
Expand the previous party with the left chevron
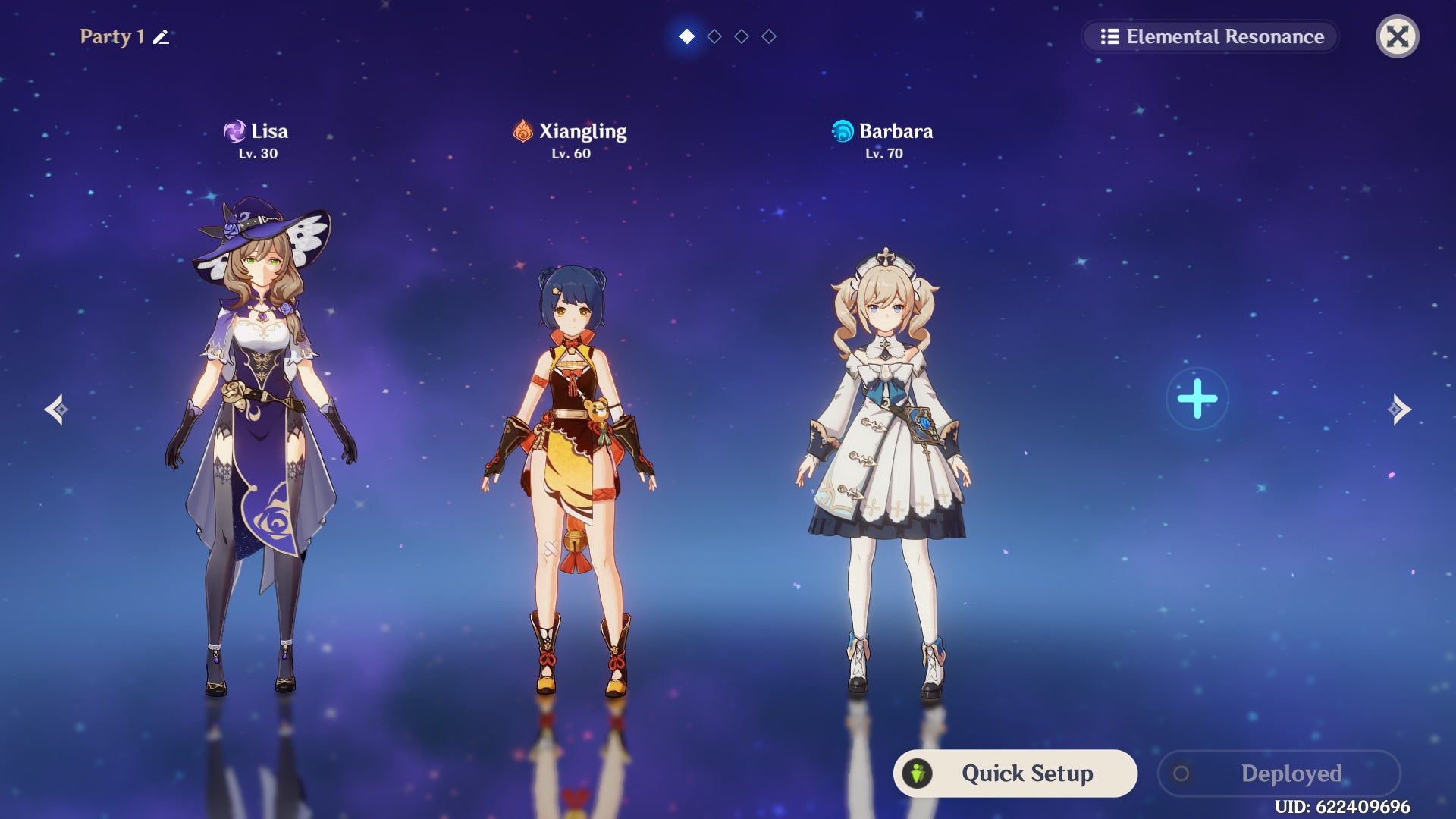[59, 410]
